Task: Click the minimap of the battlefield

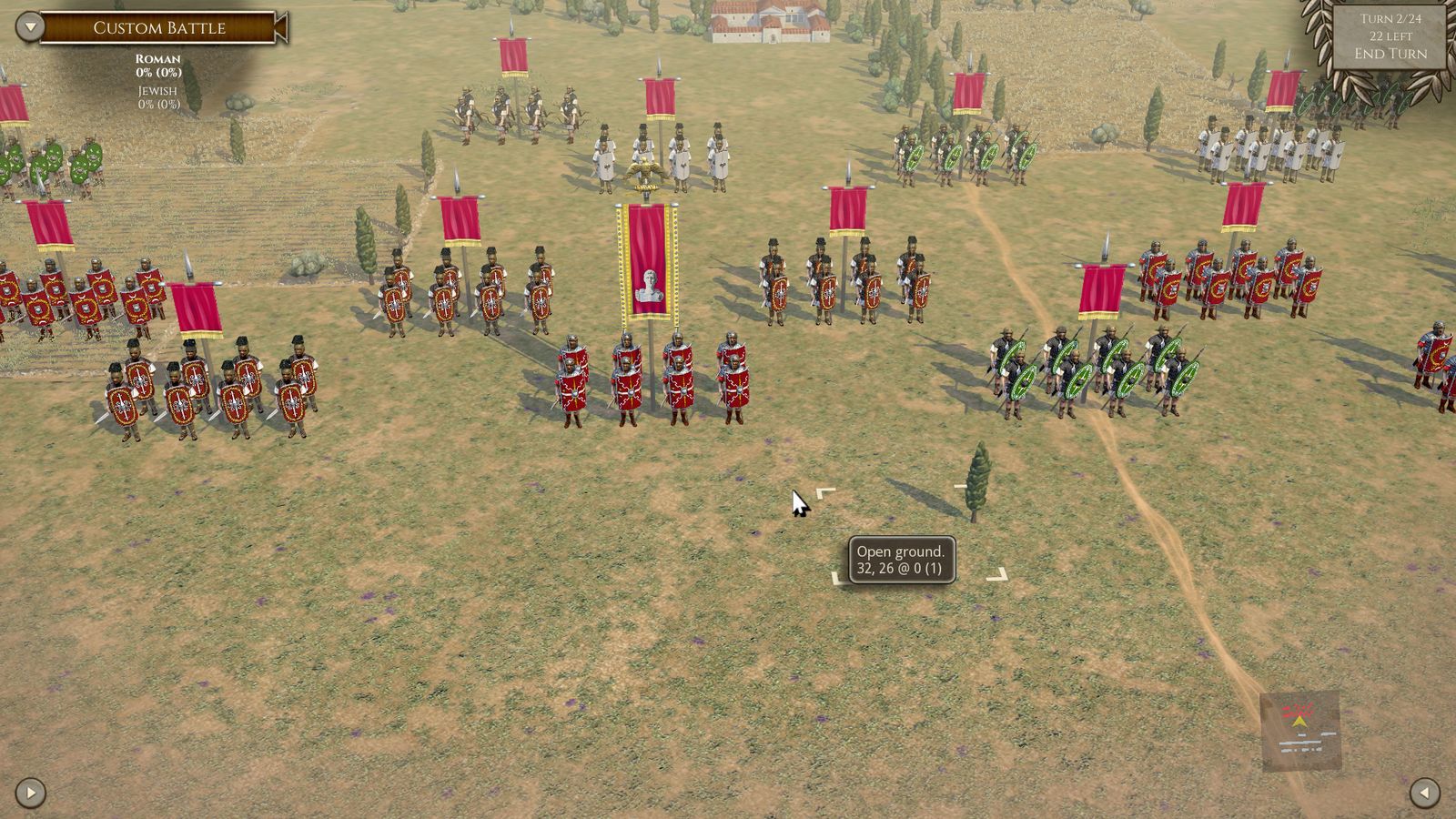Action: [1299, 731]
